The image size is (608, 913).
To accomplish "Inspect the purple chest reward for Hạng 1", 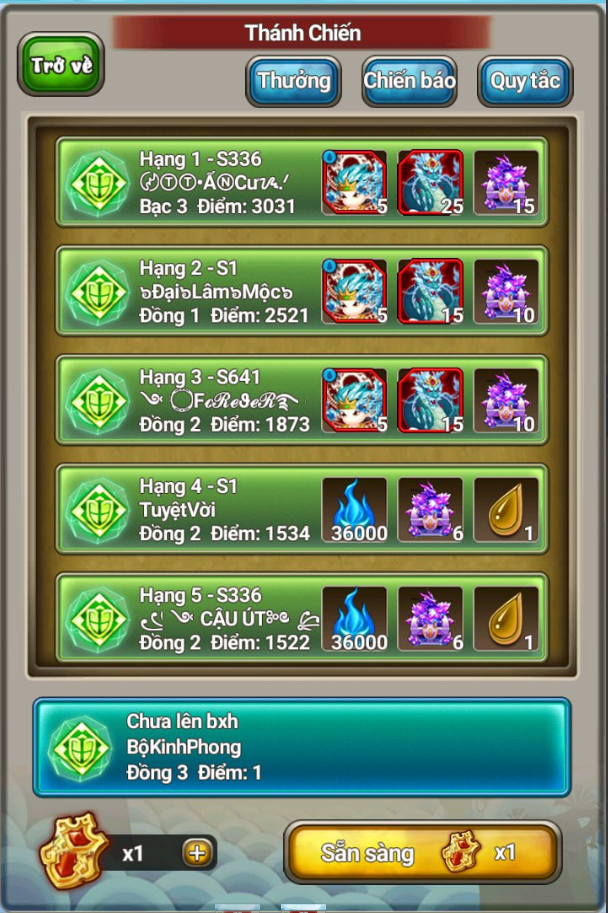I will [x=506, y=183].
